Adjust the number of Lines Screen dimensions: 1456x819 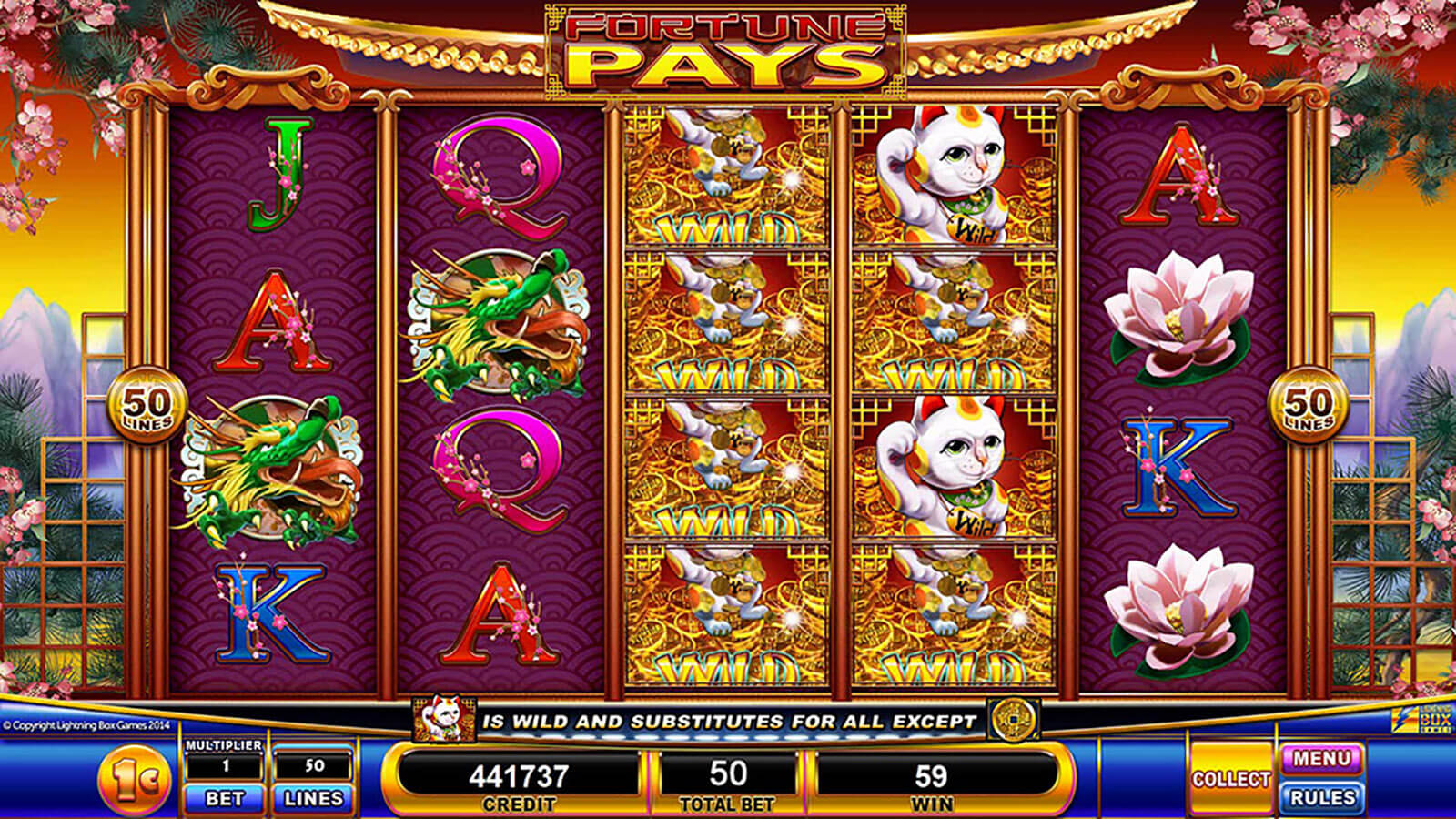click(313, 798)
